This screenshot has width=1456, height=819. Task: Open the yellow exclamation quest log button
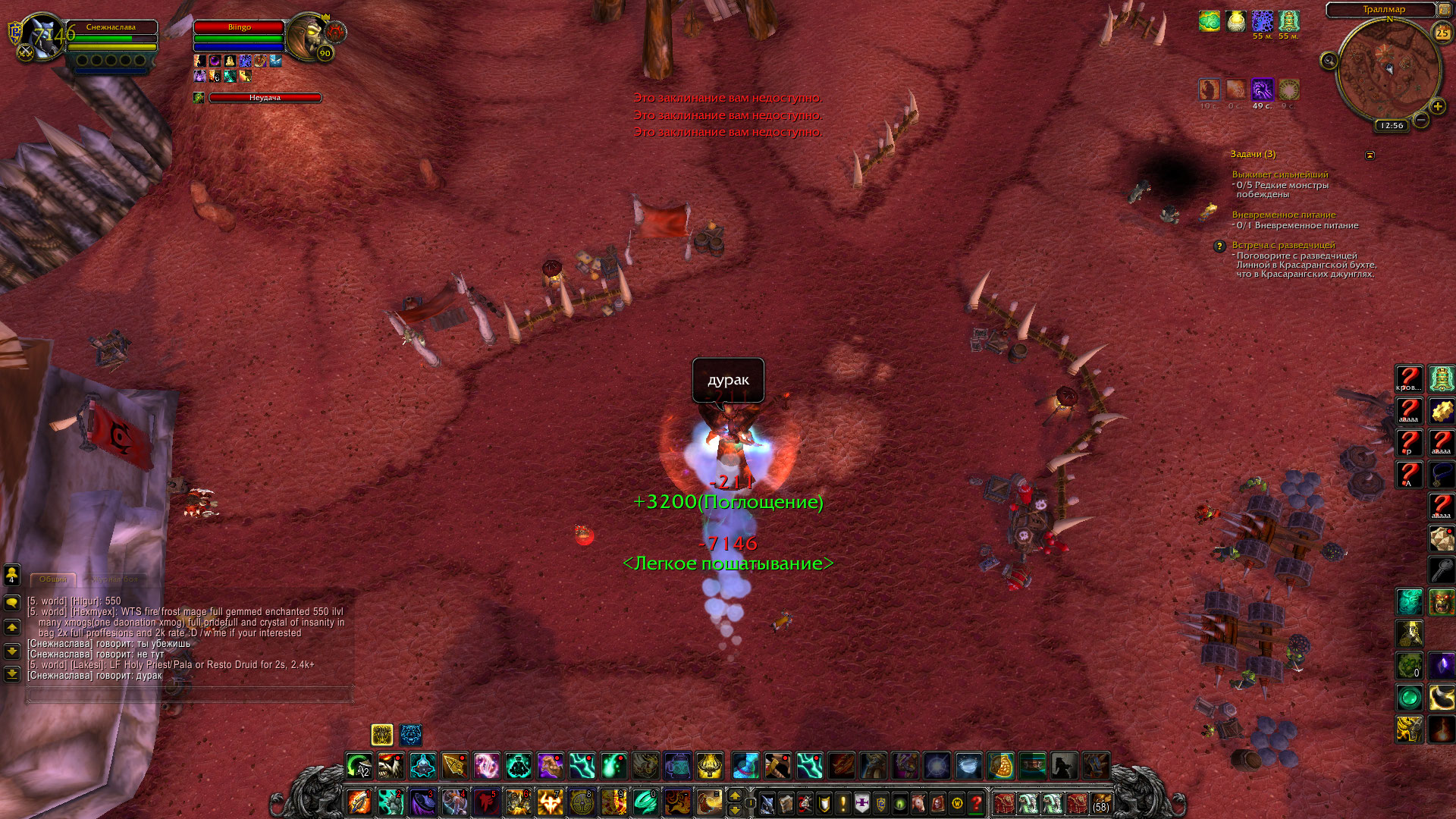[843, 802]
